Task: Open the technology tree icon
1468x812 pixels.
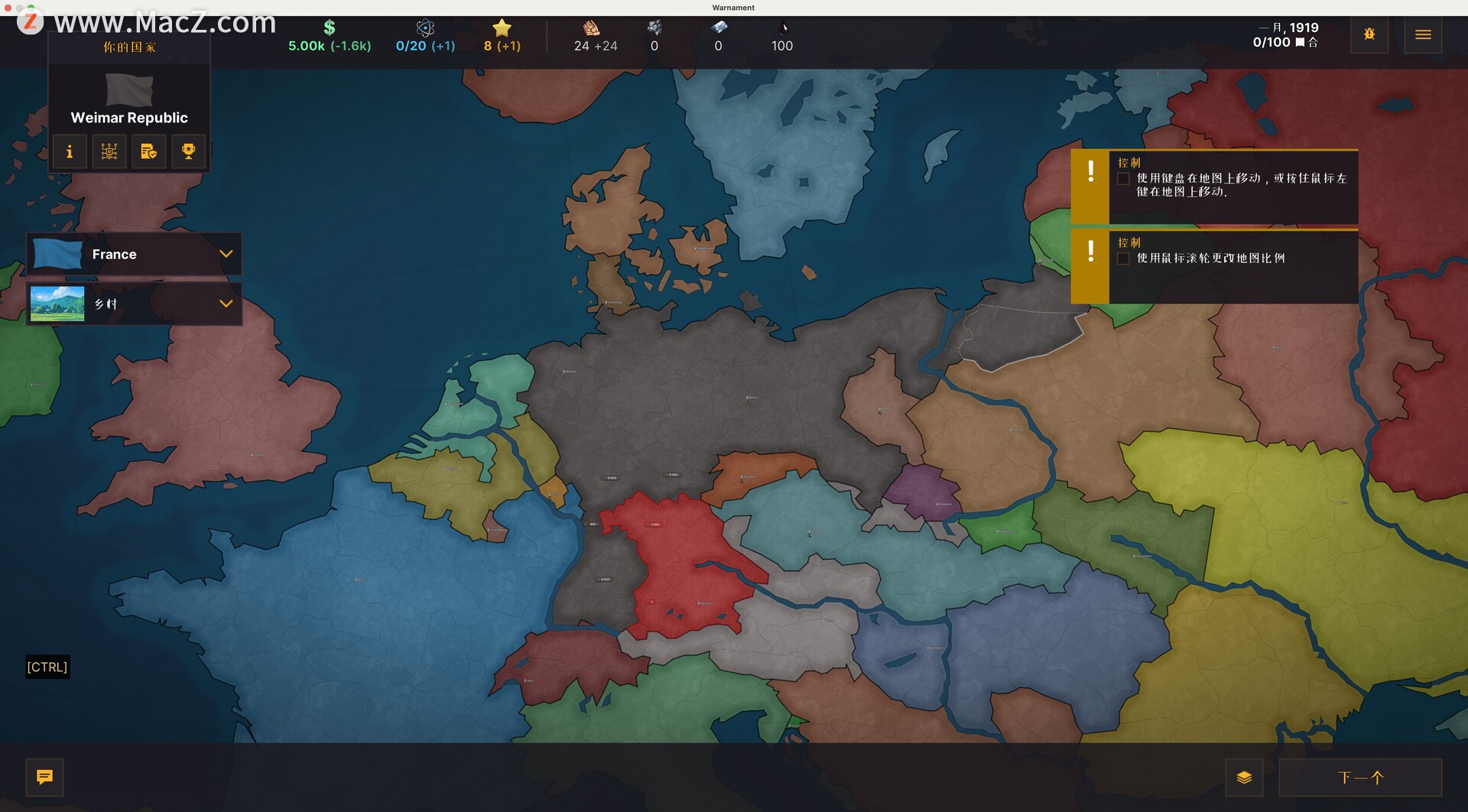Action: click(x=109, y=151)
